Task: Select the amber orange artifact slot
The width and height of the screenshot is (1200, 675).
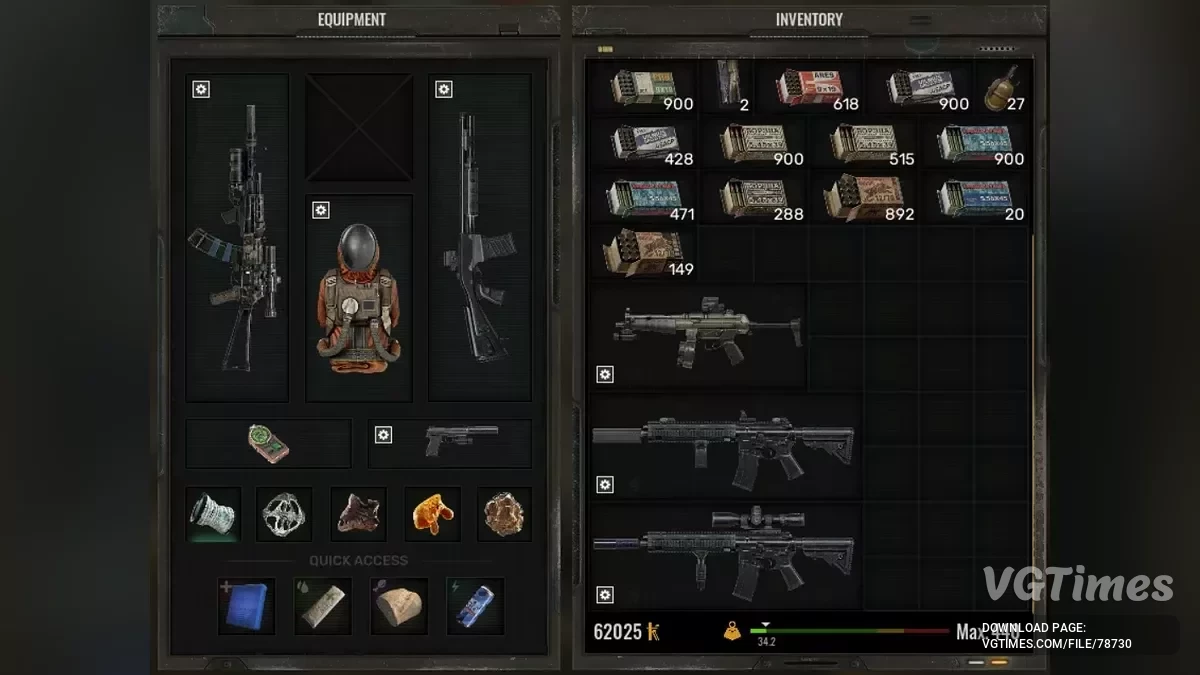Action: [432, 514]
